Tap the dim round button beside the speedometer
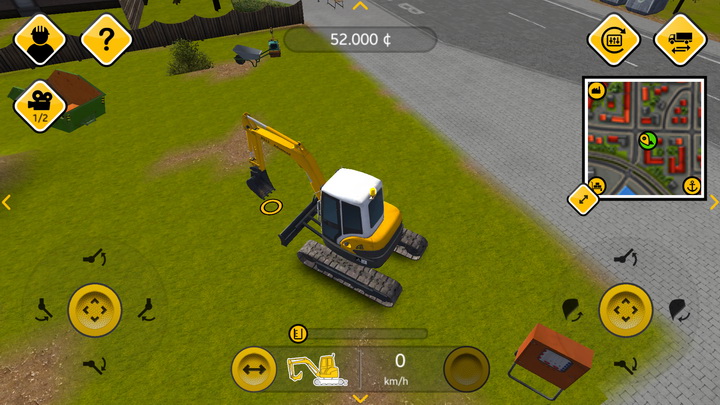The width and height of the screenshot is (720, 405). point(466,370)
